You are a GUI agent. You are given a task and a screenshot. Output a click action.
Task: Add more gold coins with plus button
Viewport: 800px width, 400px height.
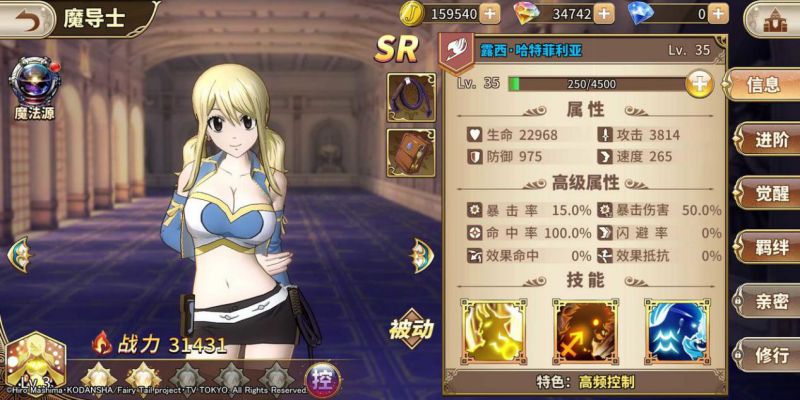pyautogui.click(x=489, y=13)
